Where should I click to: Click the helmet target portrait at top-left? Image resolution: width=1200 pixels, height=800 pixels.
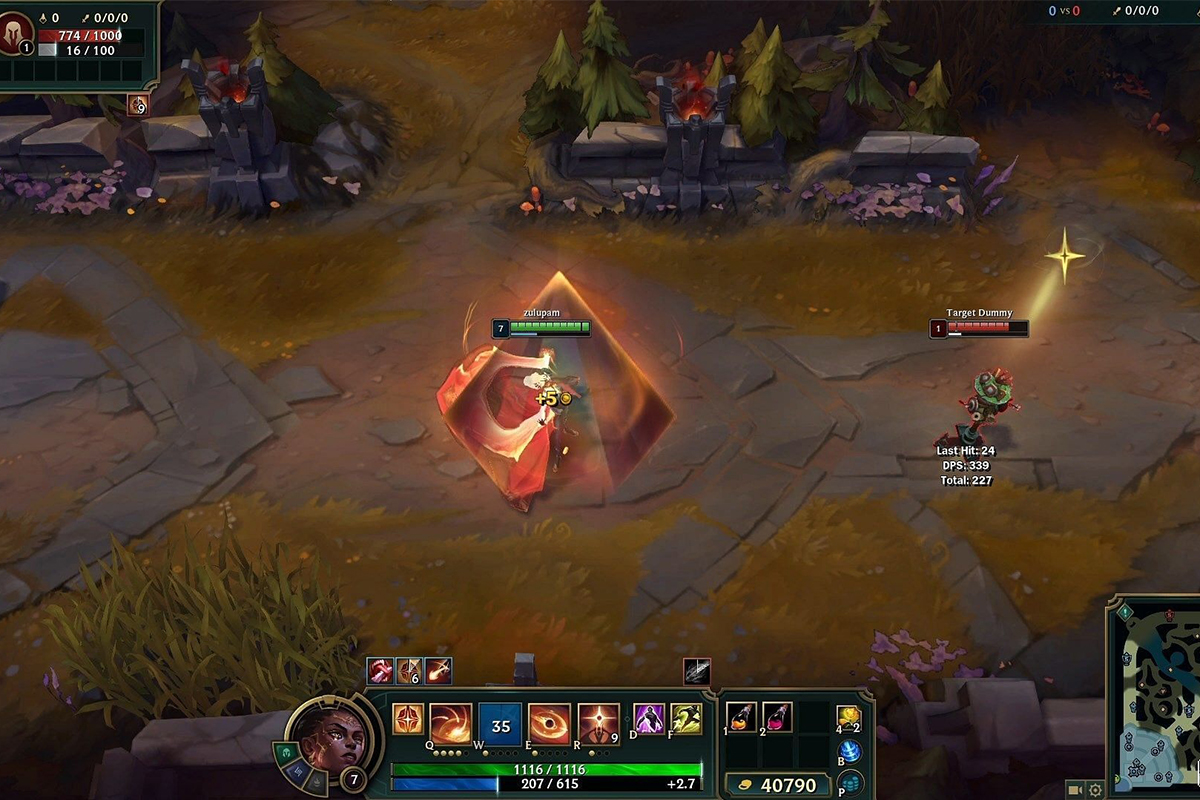(x=17, y=30)
